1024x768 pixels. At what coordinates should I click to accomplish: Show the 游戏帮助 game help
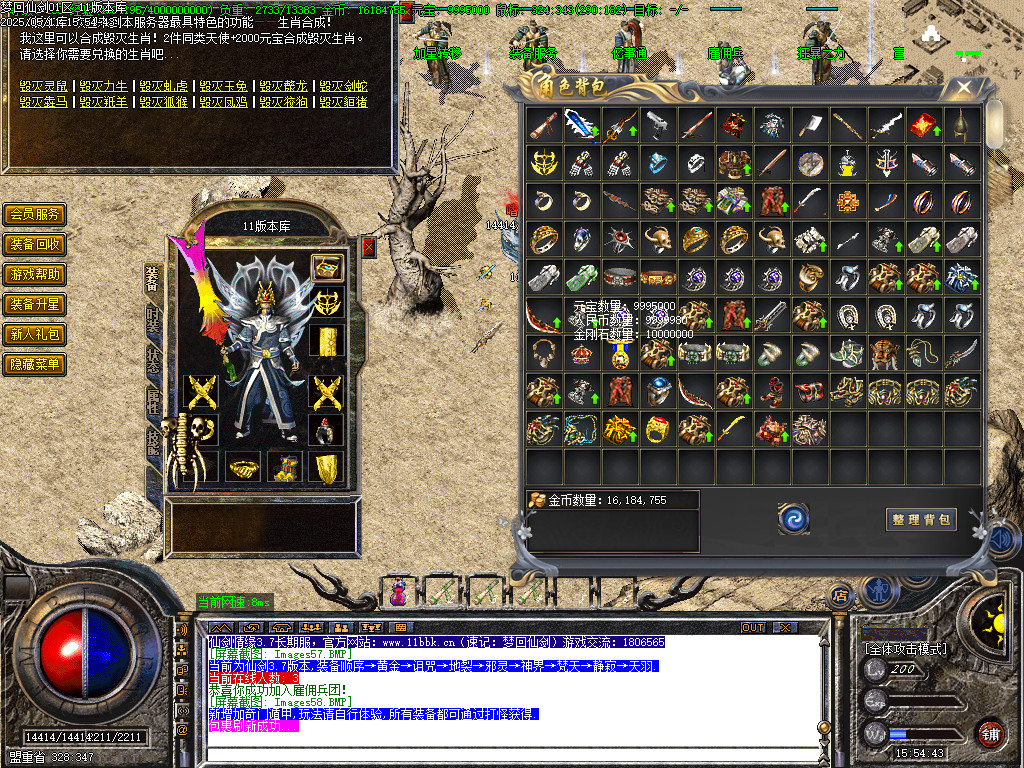pos(35,274)
